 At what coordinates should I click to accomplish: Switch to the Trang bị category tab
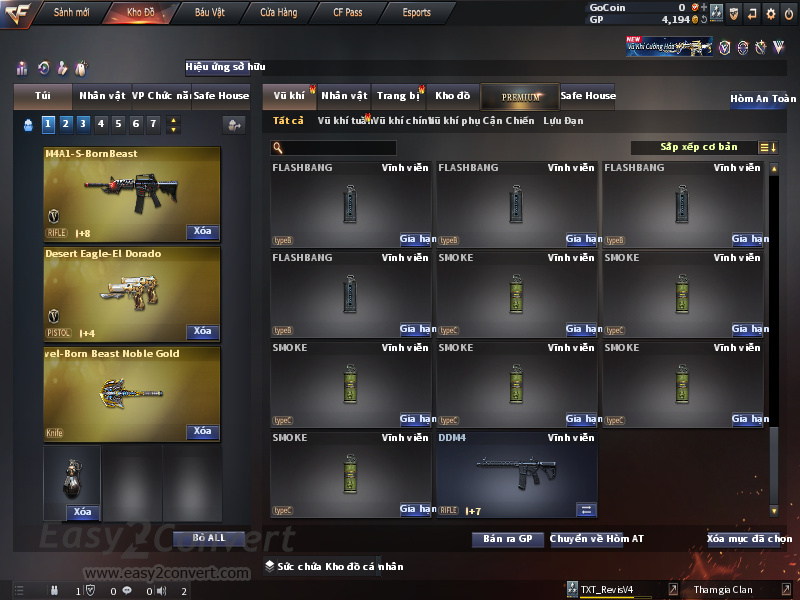click(x=399, y=96)
